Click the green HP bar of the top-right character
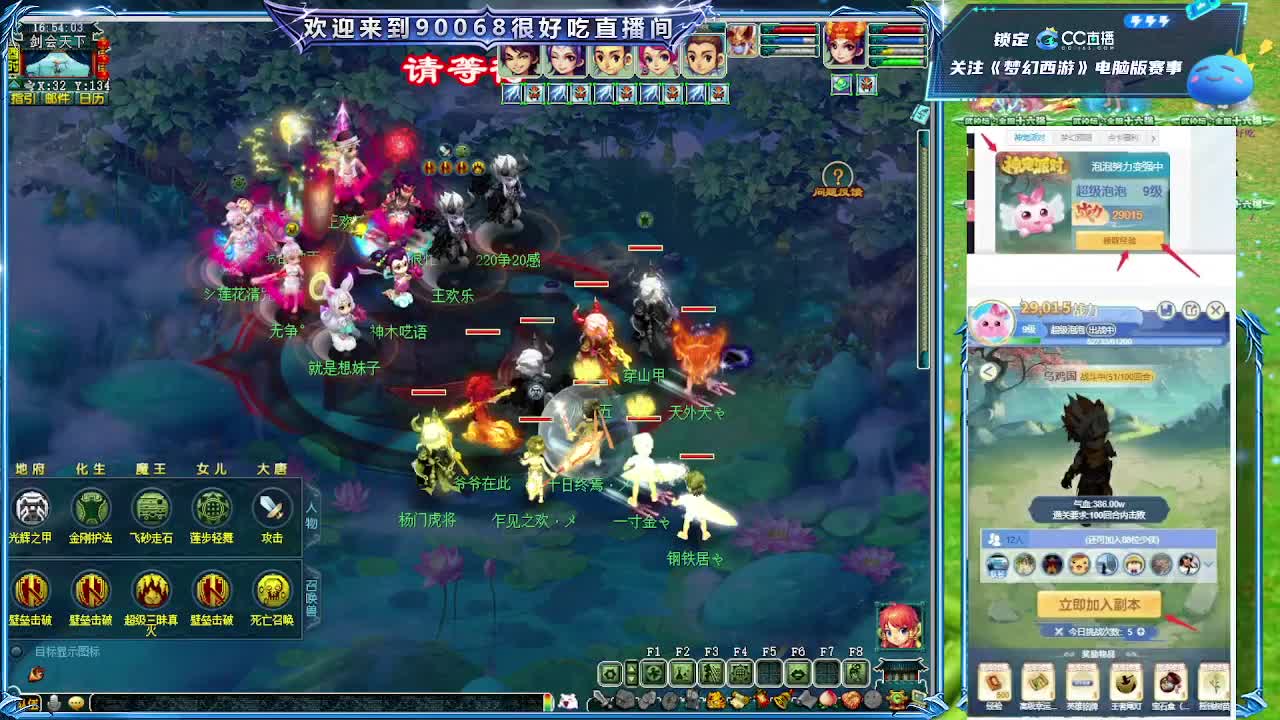Screen dimensions: 1280x720 [900, 61]
